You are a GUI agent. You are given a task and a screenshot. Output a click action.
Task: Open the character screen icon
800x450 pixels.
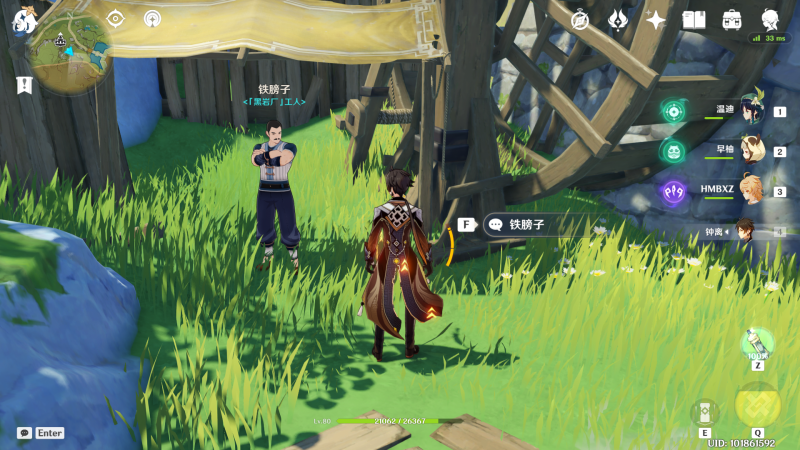(770, 19)
